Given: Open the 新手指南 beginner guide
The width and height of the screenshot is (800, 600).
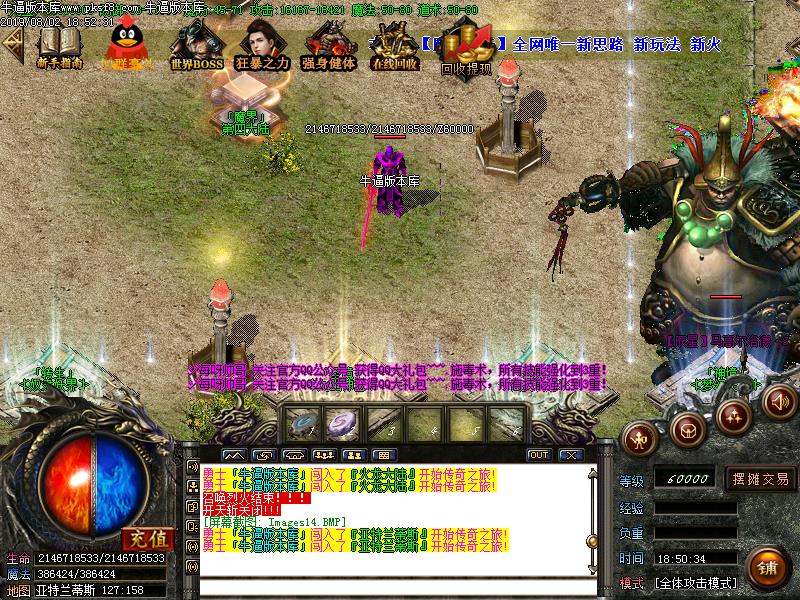Looking at the screenshot, I should (59, 46).
